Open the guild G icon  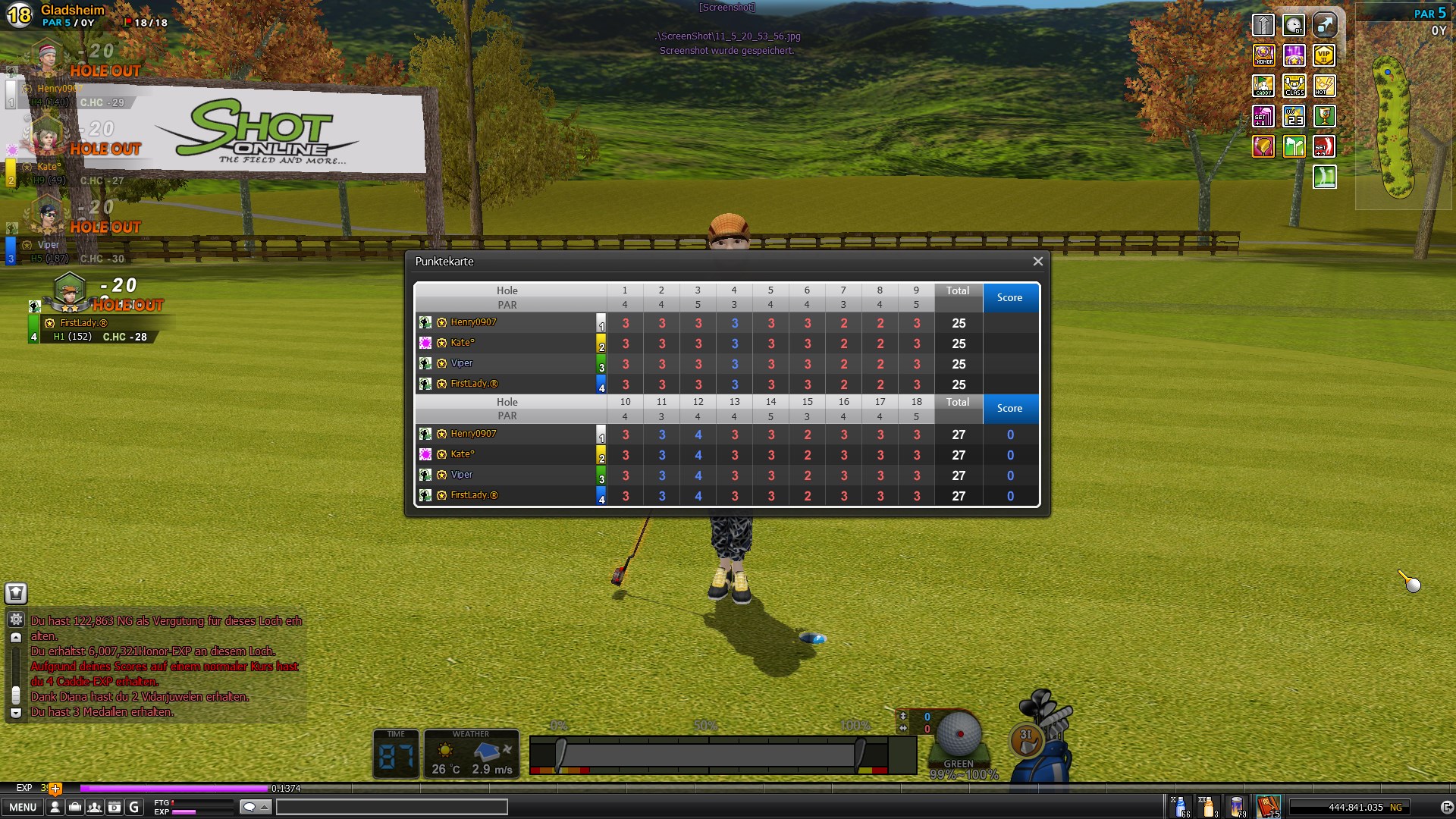pos(133,807)
